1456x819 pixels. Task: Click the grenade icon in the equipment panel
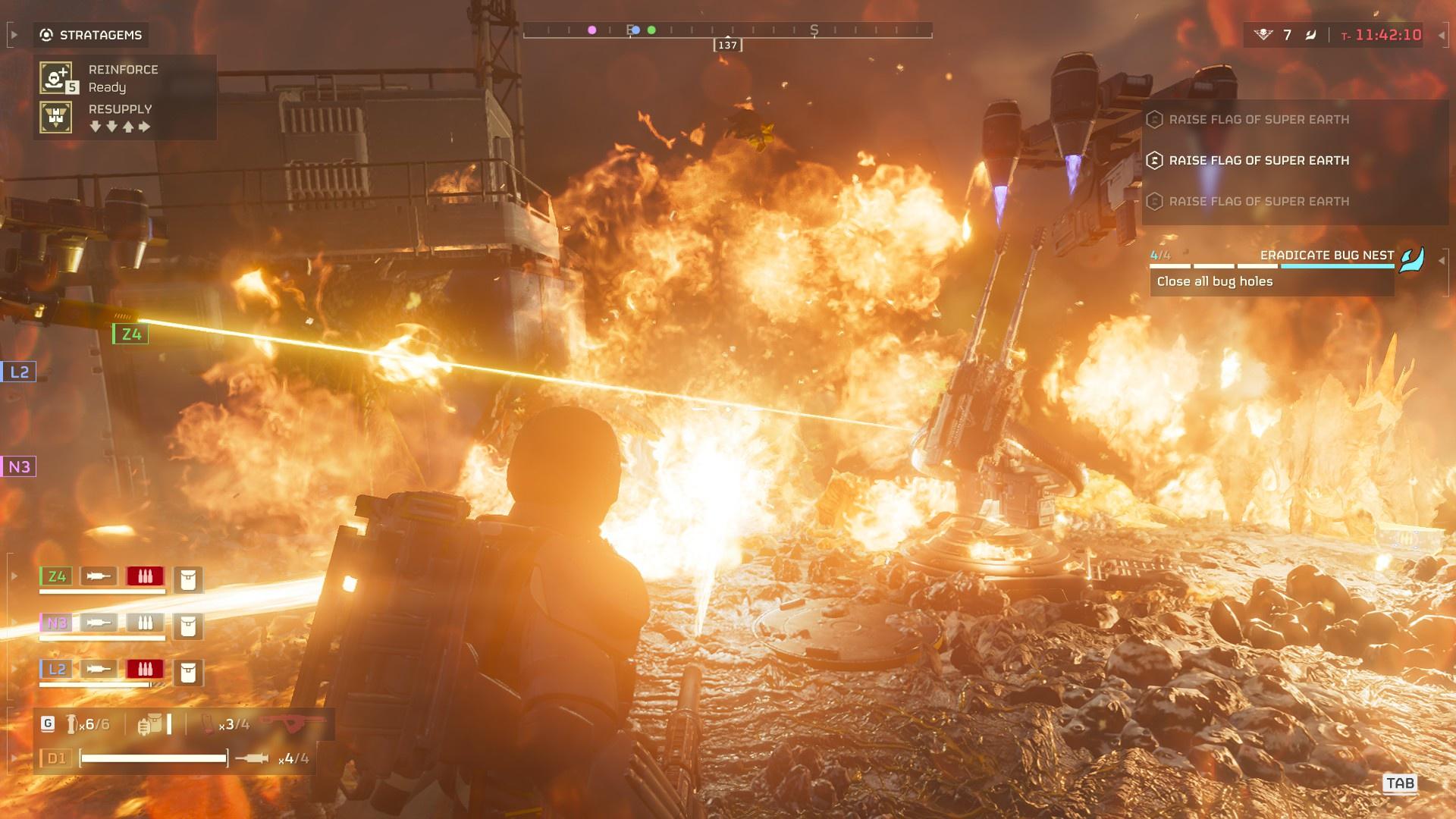point(72,724)
